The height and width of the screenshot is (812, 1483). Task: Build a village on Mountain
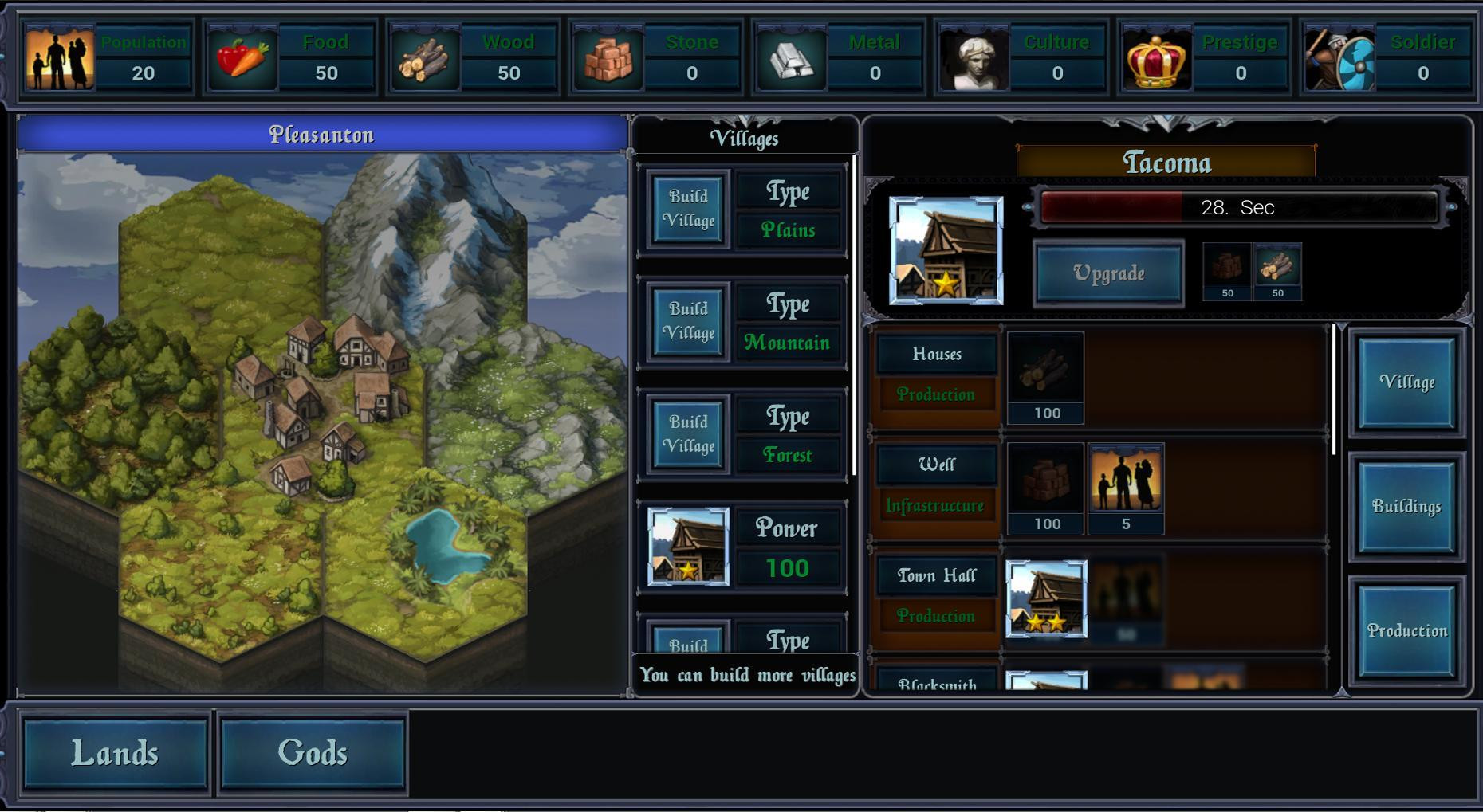click(x=688, y=321)
